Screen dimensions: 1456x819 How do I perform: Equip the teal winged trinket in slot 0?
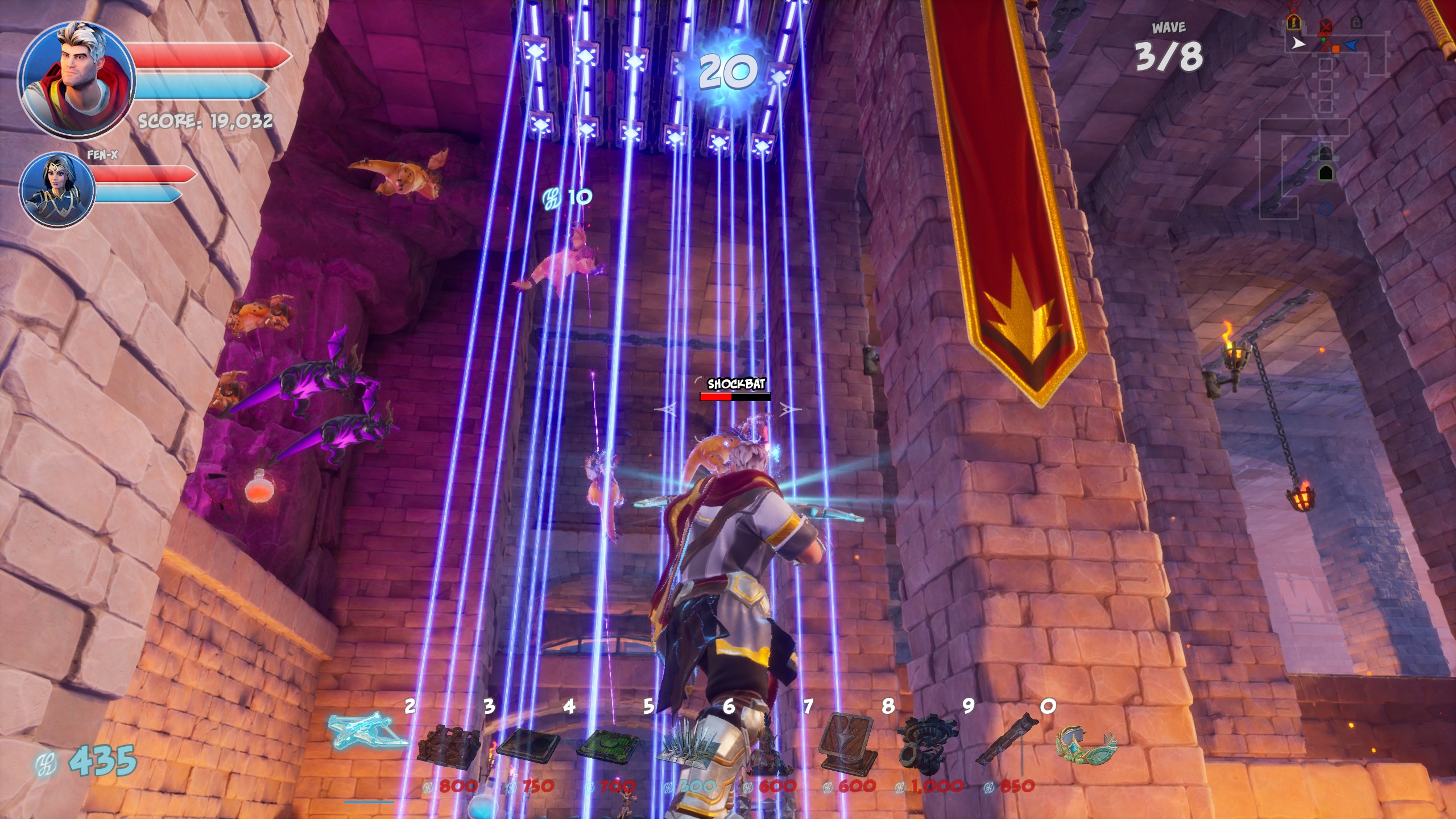(1085, 742)
